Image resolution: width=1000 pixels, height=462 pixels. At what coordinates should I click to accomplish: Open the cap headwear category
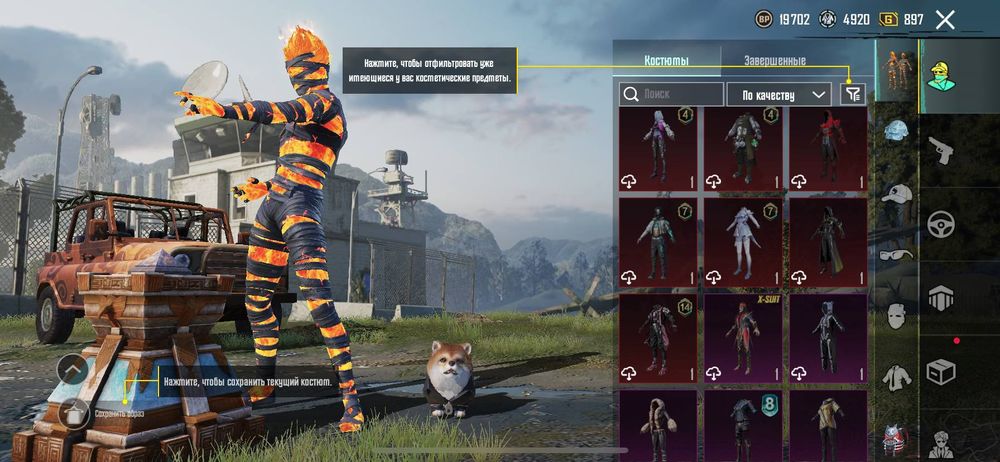point(897,194)
